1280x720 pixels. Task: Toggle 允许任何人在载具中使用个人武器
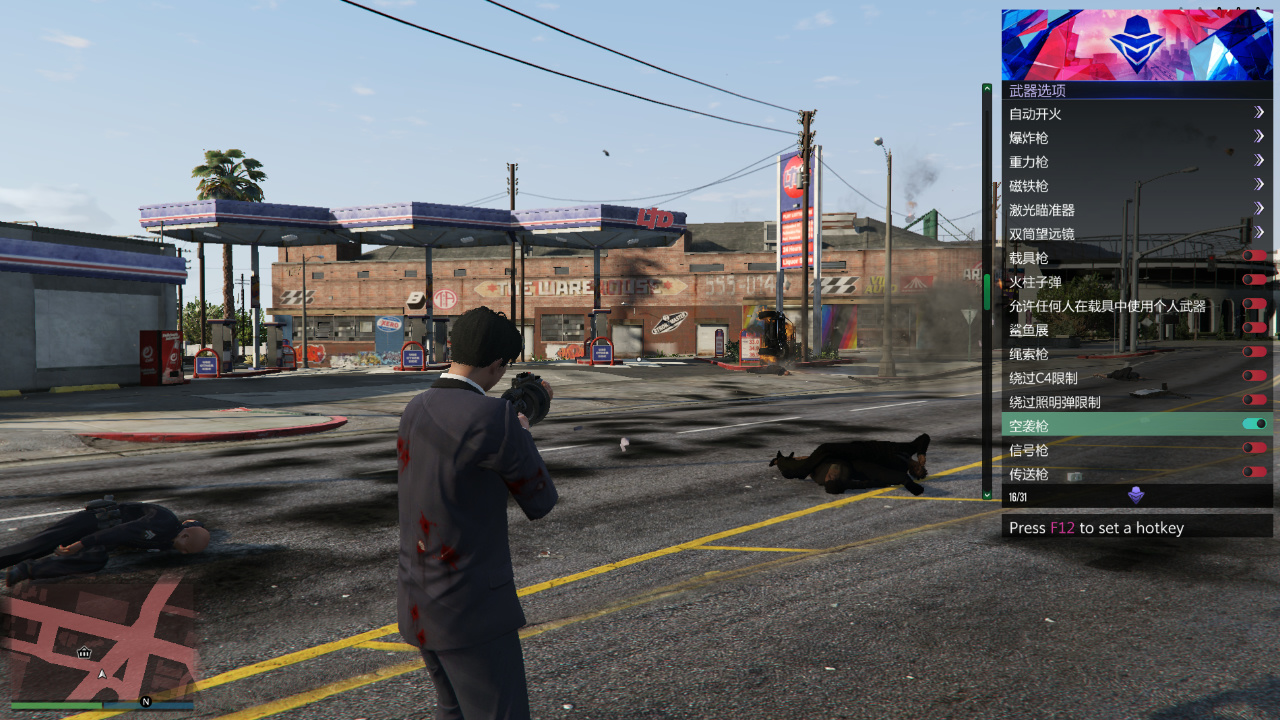(x=1254, y=304)
